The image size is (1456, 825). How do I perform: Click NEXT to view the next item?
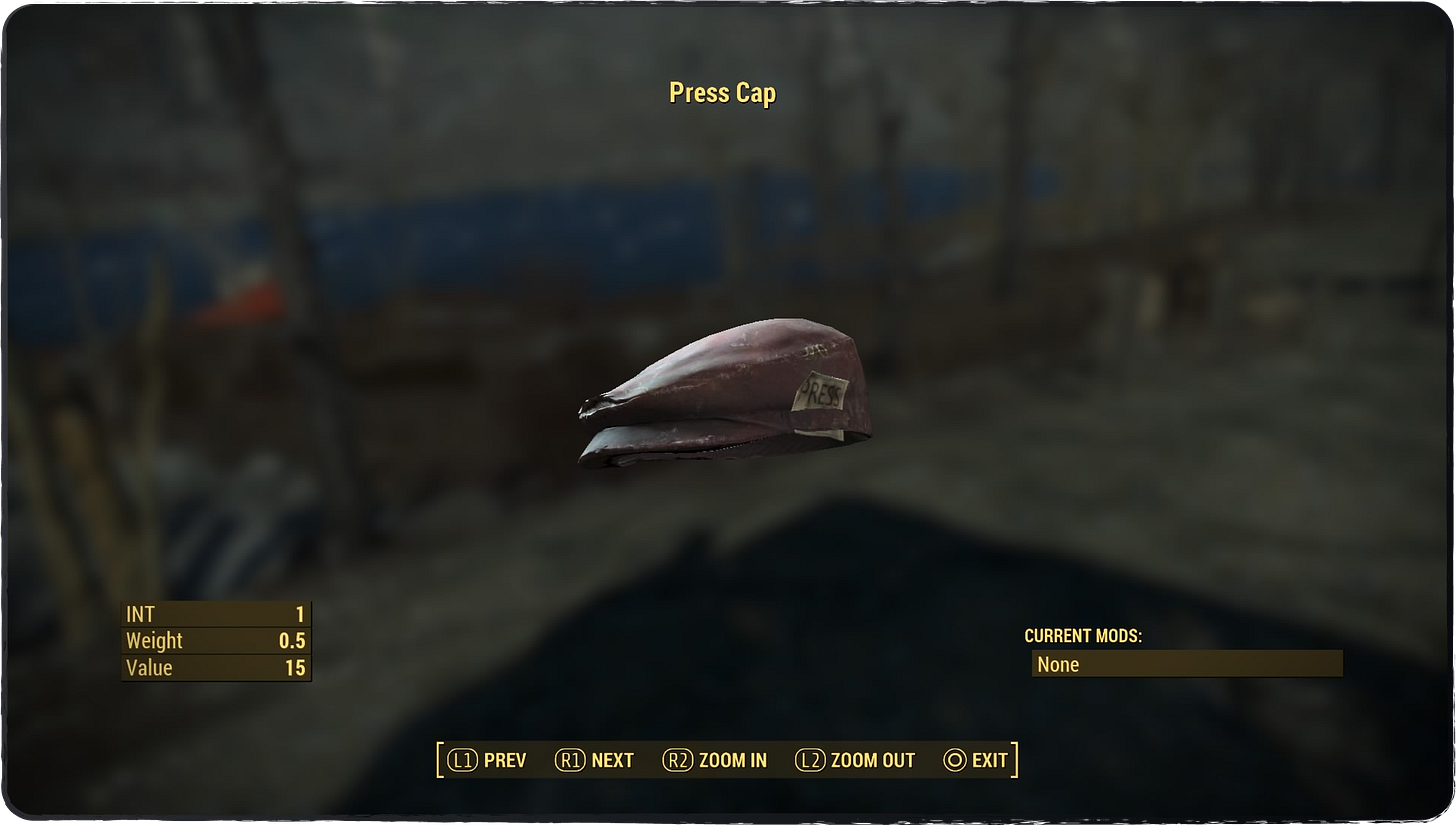[x=613, y=760]
